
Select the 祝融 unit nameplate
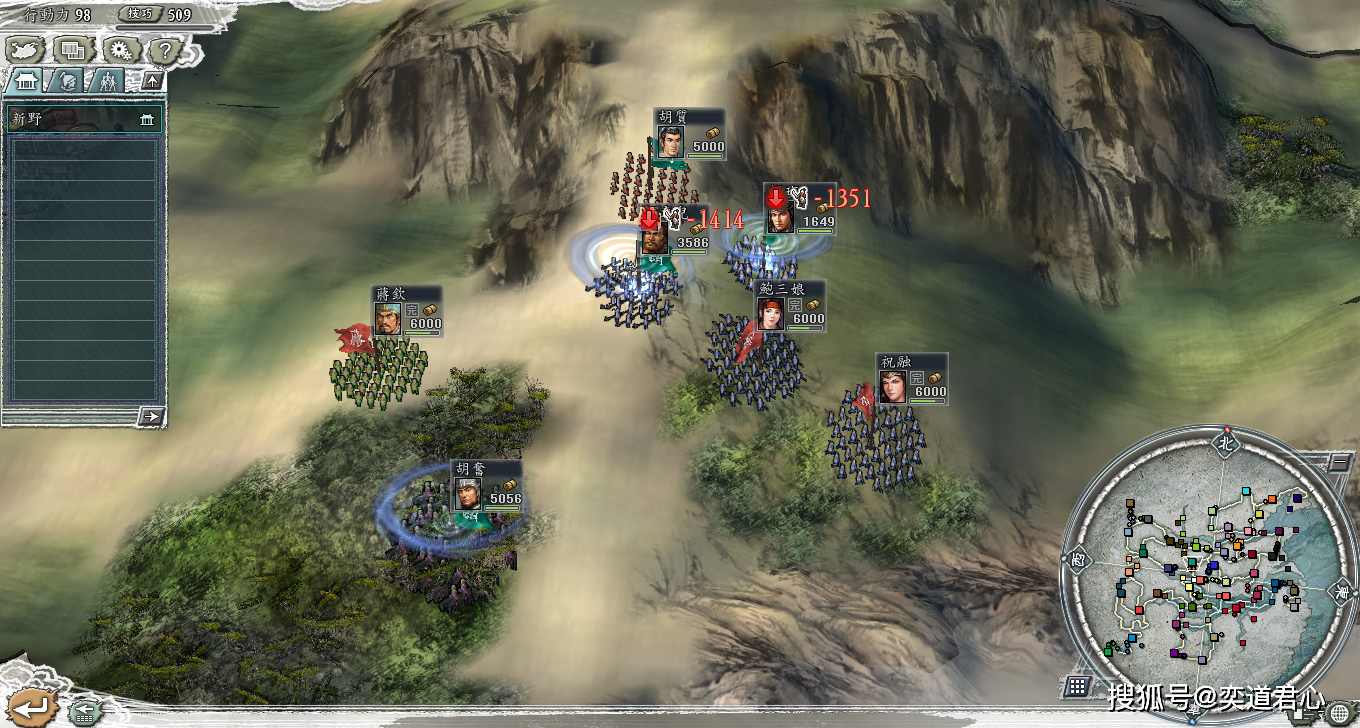tap(912, 378)
